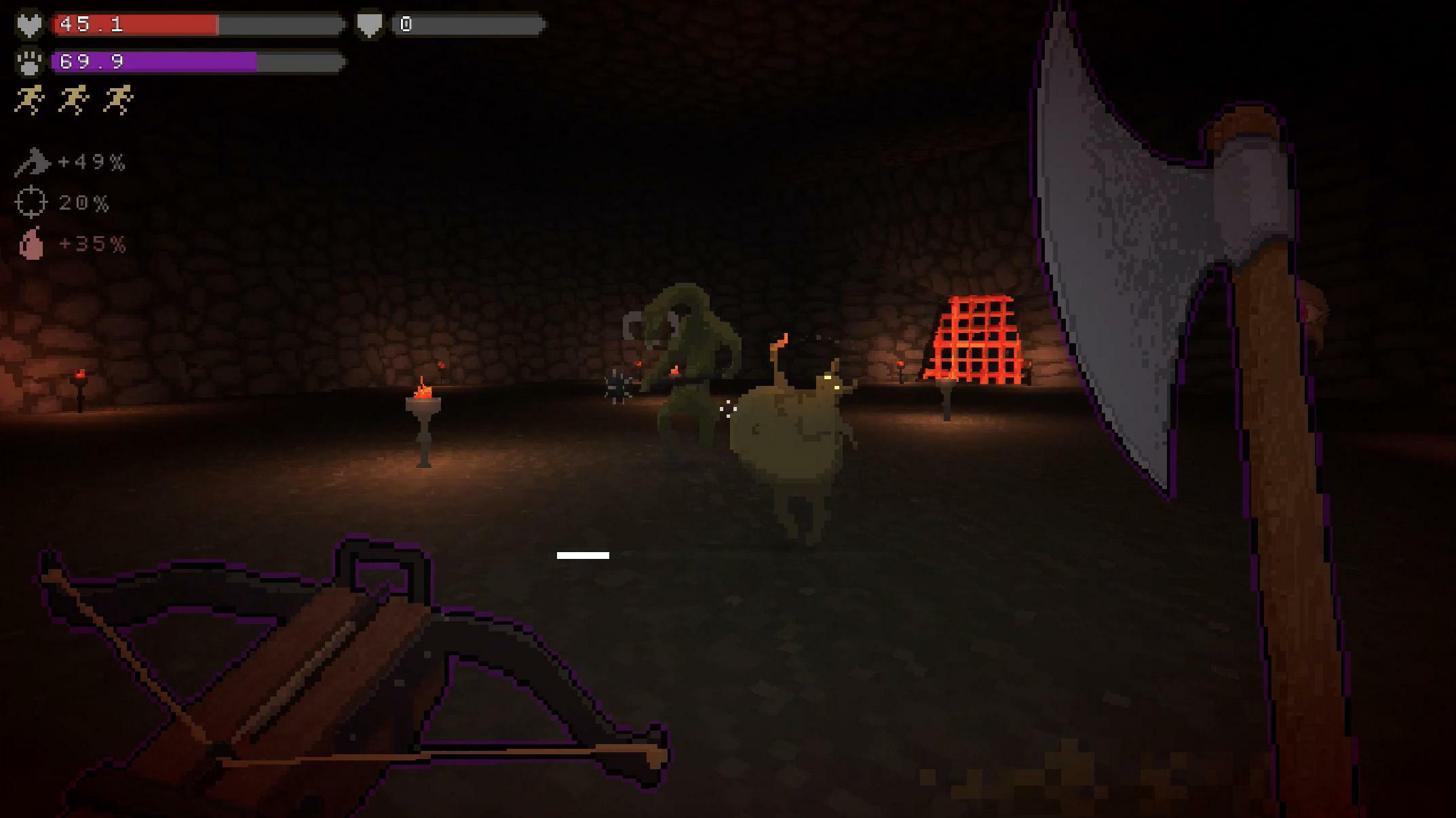Click the heart health icon
This screenshot has height=818, width=1456.
[x=28, y=24]
